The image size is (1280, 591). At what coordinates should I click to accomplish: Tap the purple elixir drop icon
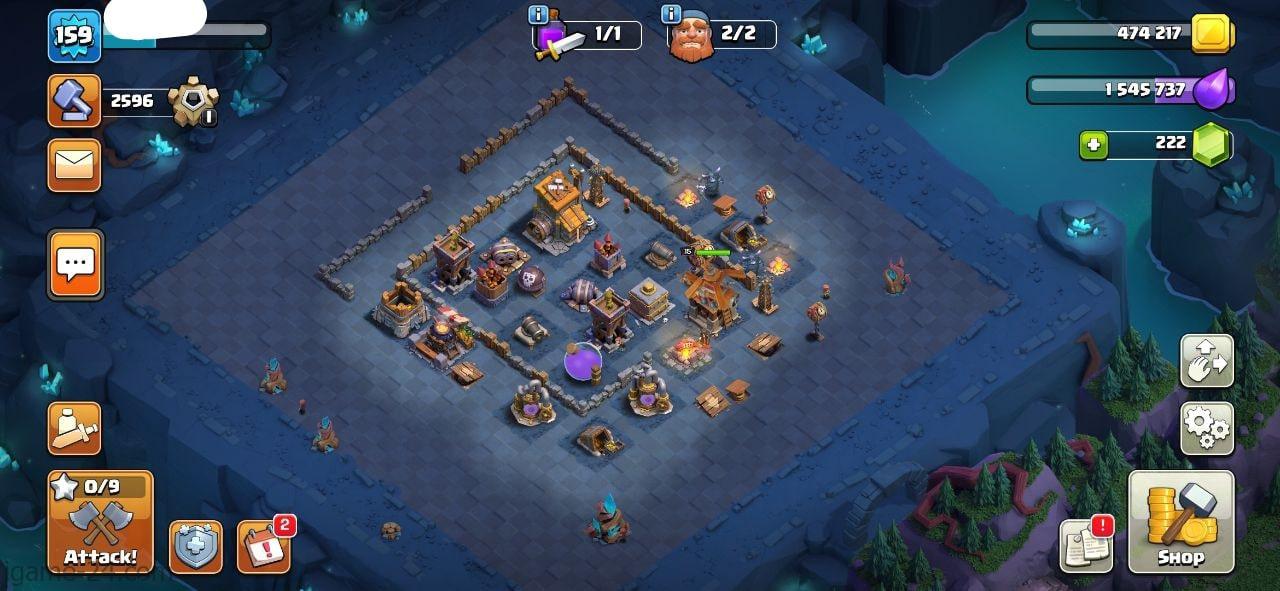pos(1212,91)
